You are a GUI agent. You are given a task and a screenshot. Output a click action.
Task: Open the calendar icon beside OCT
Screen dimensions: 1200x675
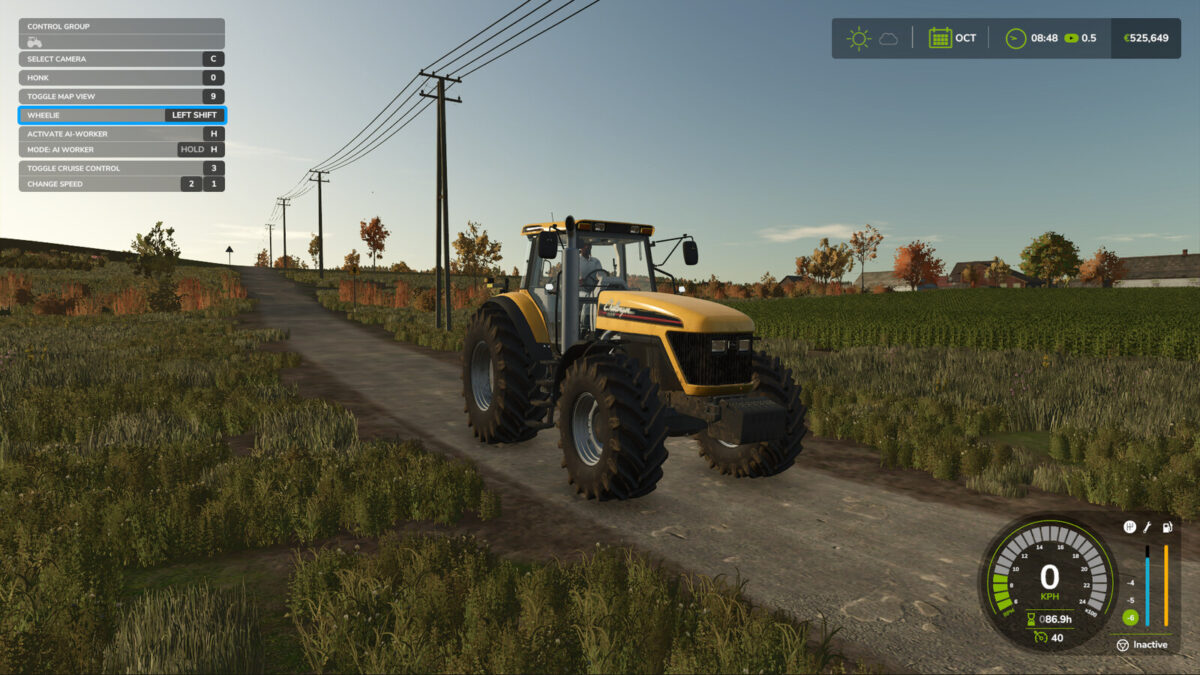click(940, 38)
